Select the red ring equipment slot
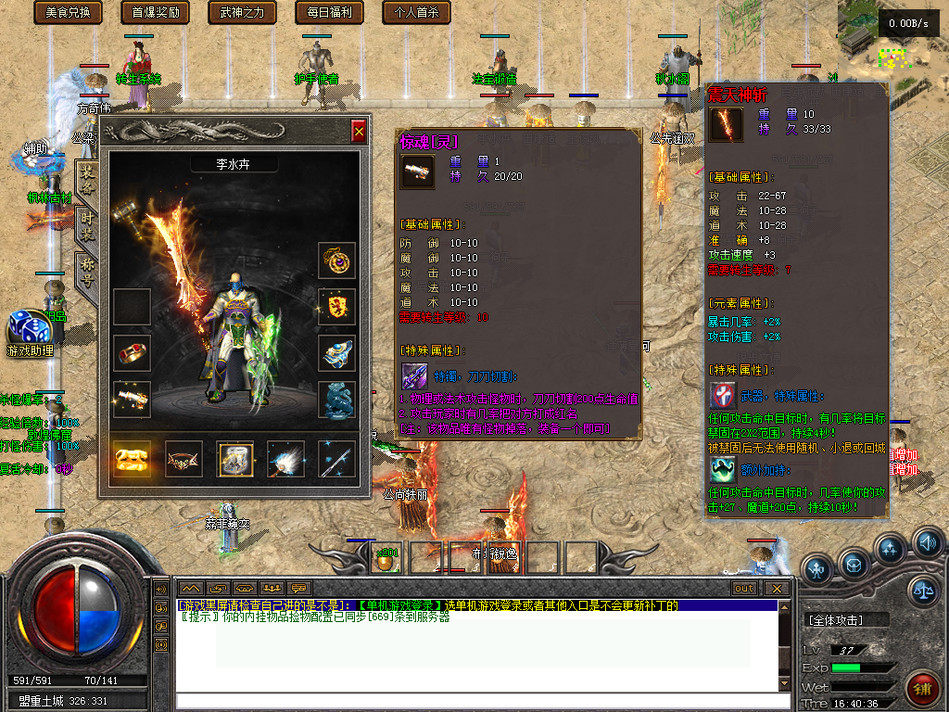The width and height of the screenshot is (949, 712). click(132, 353)
